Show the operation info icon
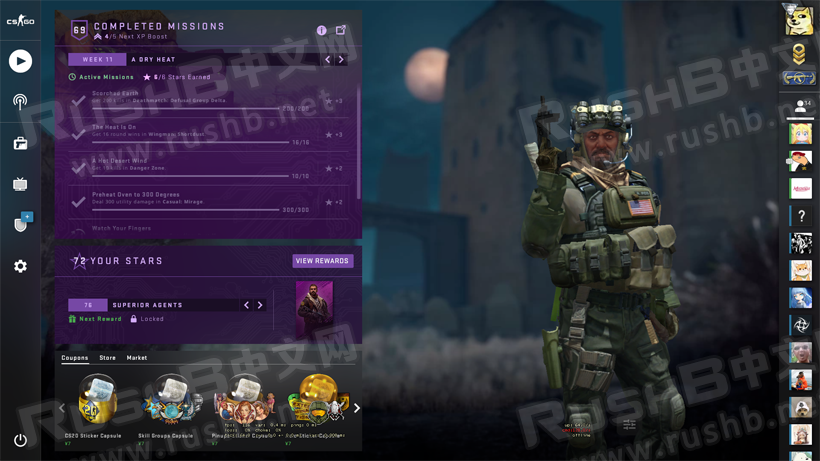This screenshot has width=820, height=461. click(322, 30)
